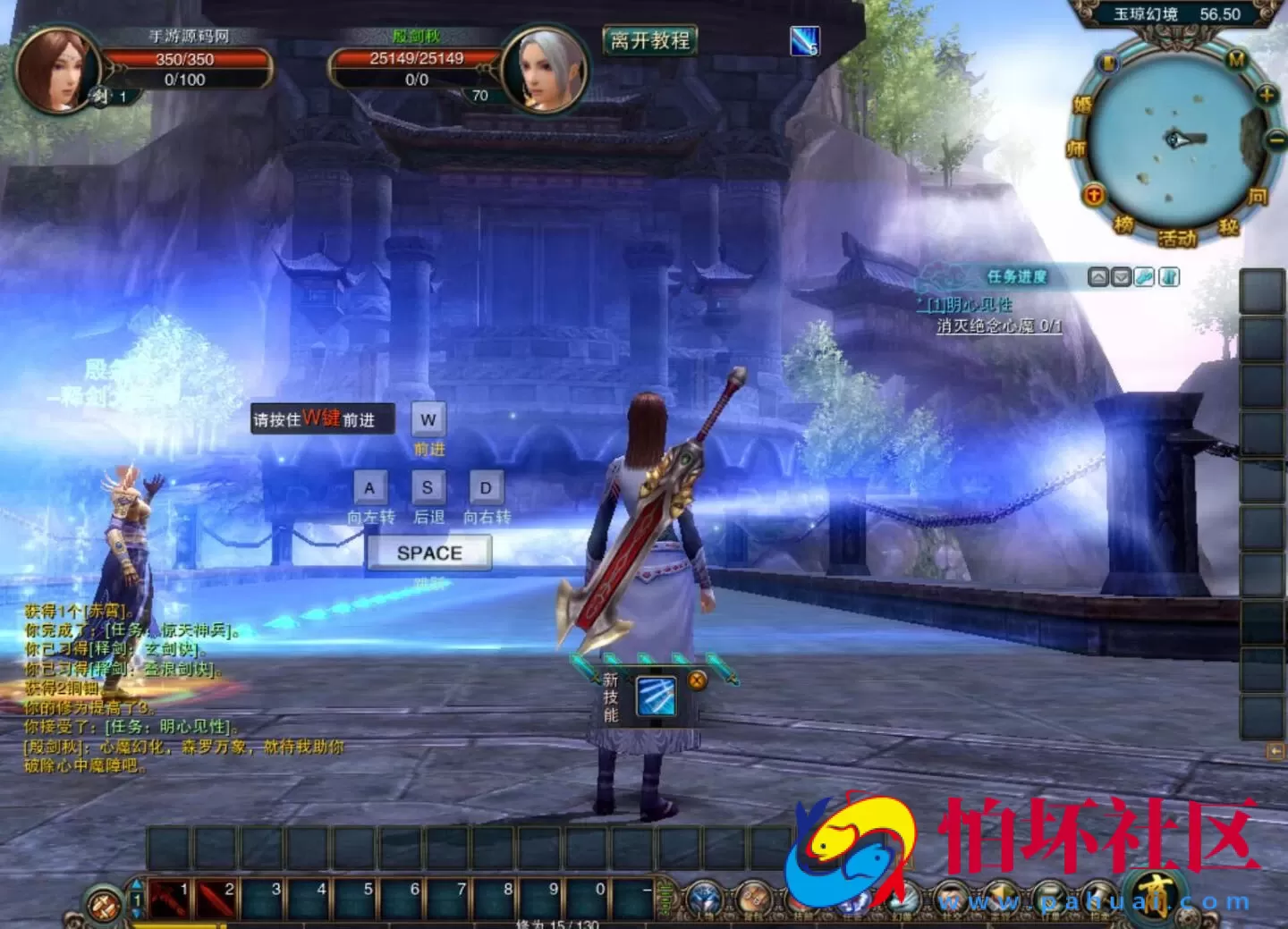The width and height of the screenshot is (1288, 929).
Task: Select the new skill icon in the 新技能 popup
Action: (656, 697)
